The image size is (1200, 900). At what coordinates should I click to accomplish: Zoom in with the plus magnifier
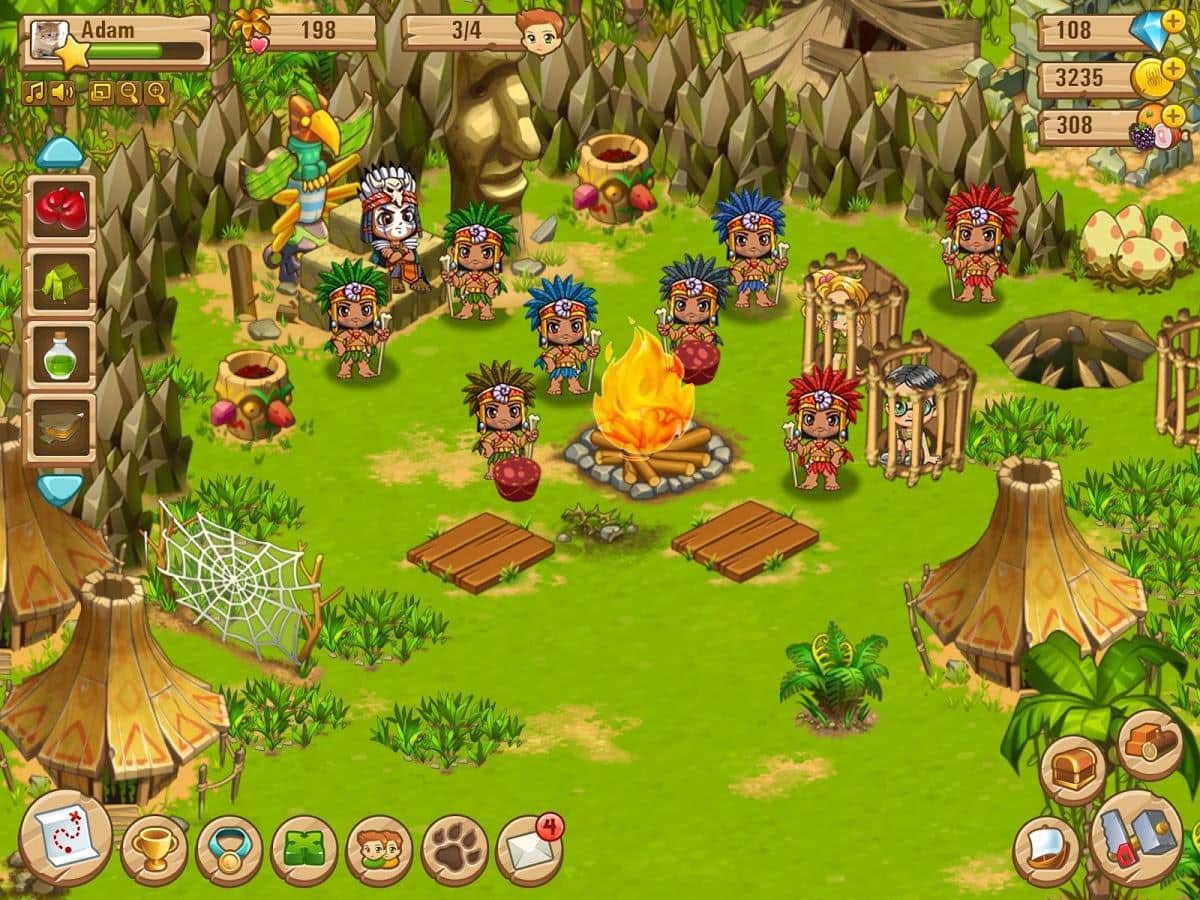[156, 93]
